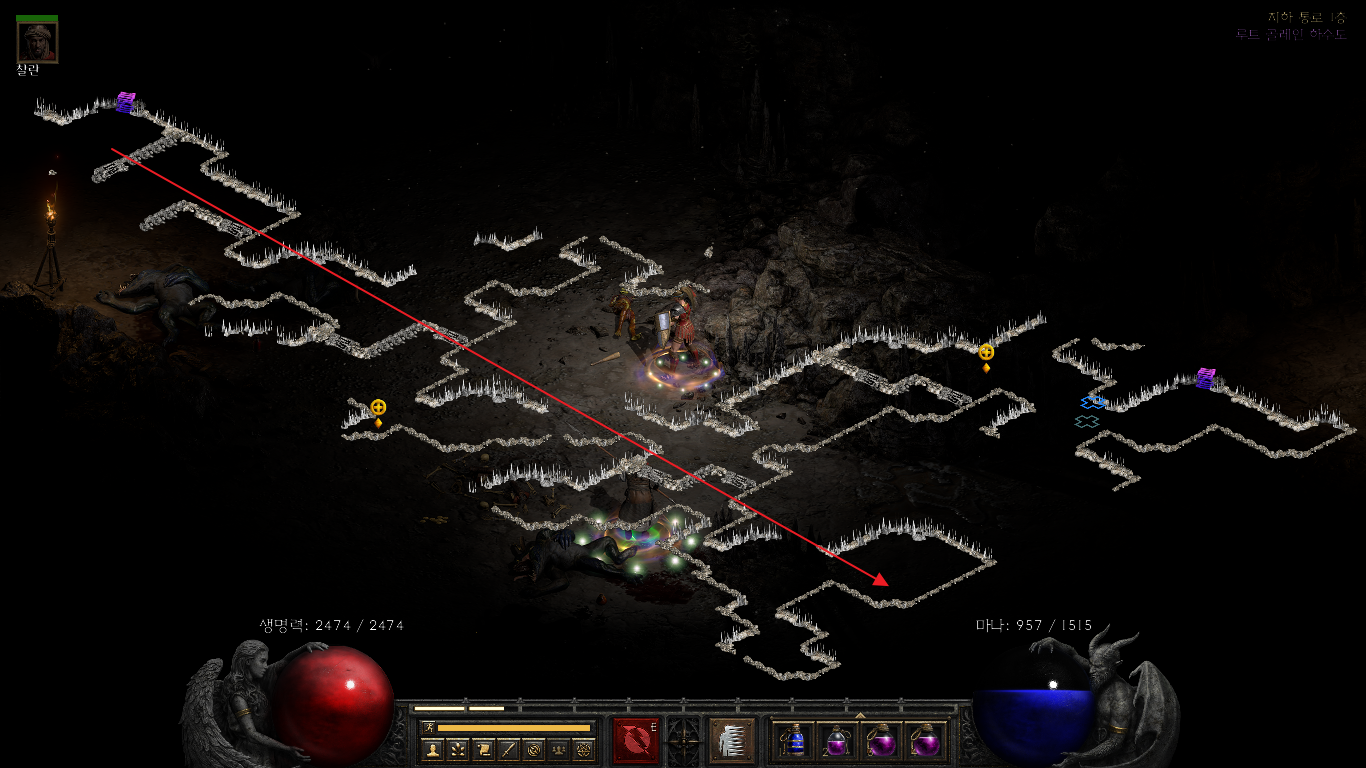Use the small purple rejuvenation potion
Image resolution: width=1366 pixels, height=768 pixels.
(837, 742)
